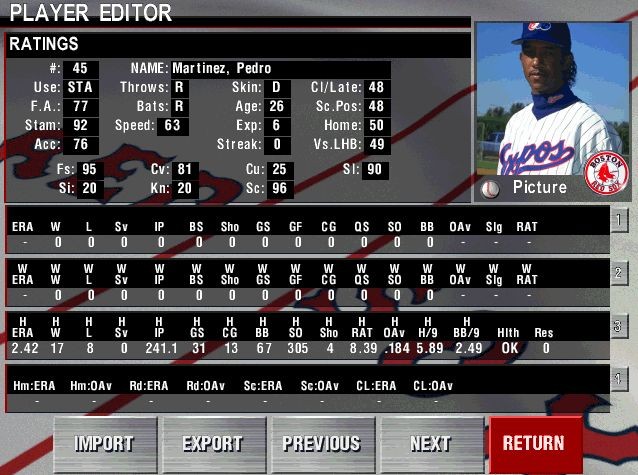Advance to the NEXT player
The height and width of the screenshot is (475, 638).
[x=430, y=443]
